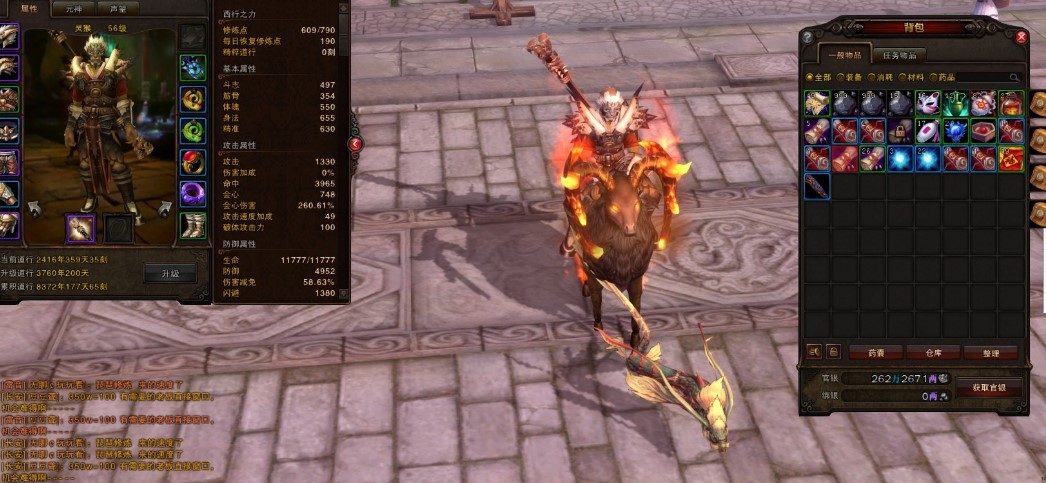Viewport: 1046px width, 483px height.
Task: Select the equipped boots slot
Action: [192, 224]
